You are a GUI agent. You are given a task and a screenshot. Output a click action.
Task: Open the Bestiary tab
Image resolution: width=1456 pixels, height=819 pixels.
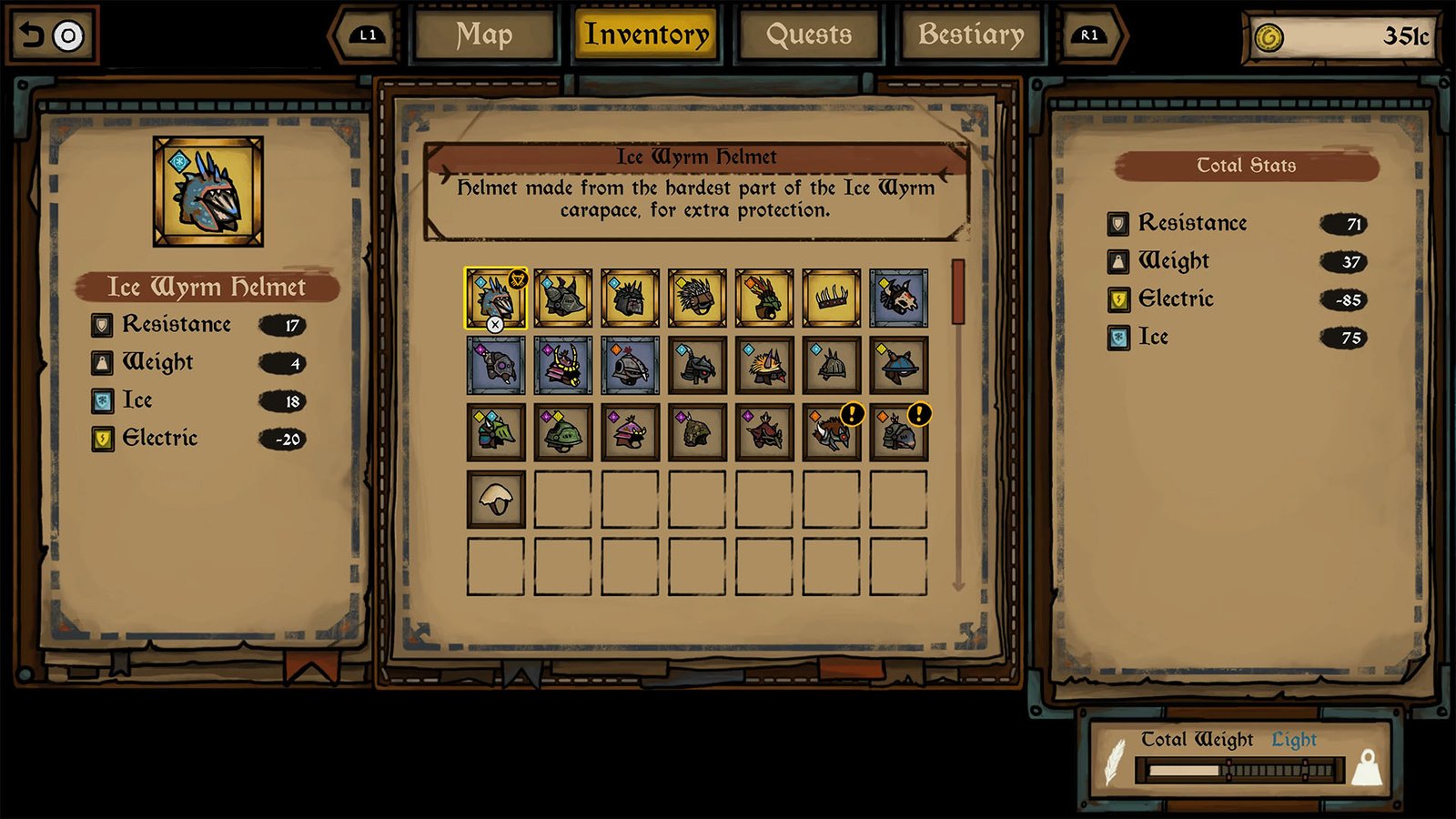(968, 36)
